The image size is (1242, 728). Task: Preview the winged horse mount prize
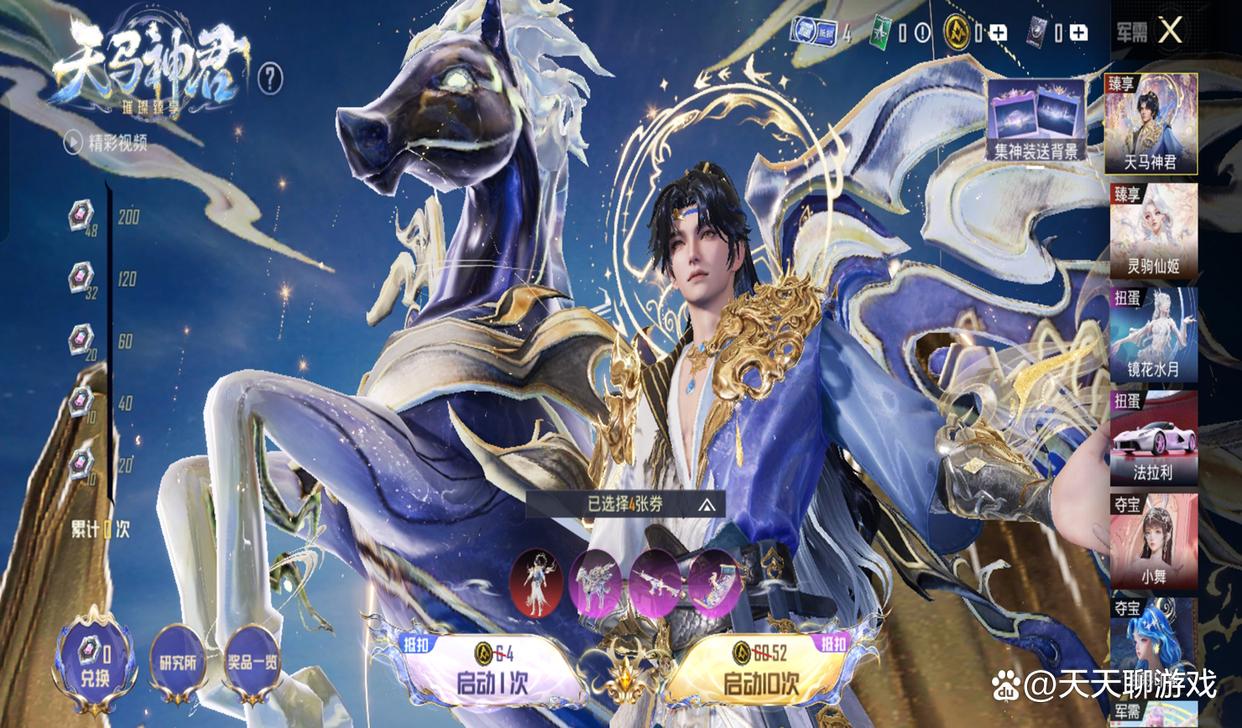(596, 583)
